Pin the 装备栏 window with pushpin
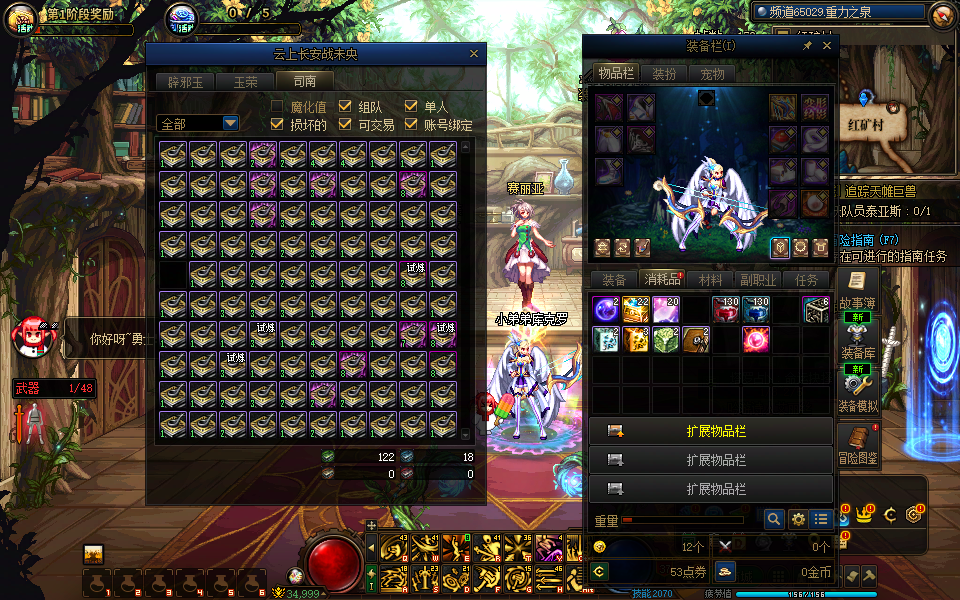The height and width of the screenshot is (600, 960). point(807,46)
